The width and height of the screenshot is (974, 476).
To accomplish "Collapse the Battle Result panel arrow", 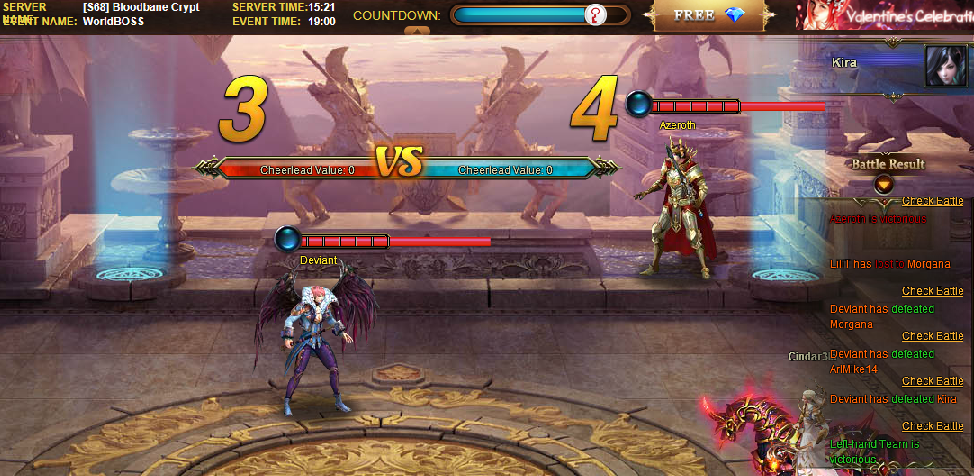I will (884, 183).
